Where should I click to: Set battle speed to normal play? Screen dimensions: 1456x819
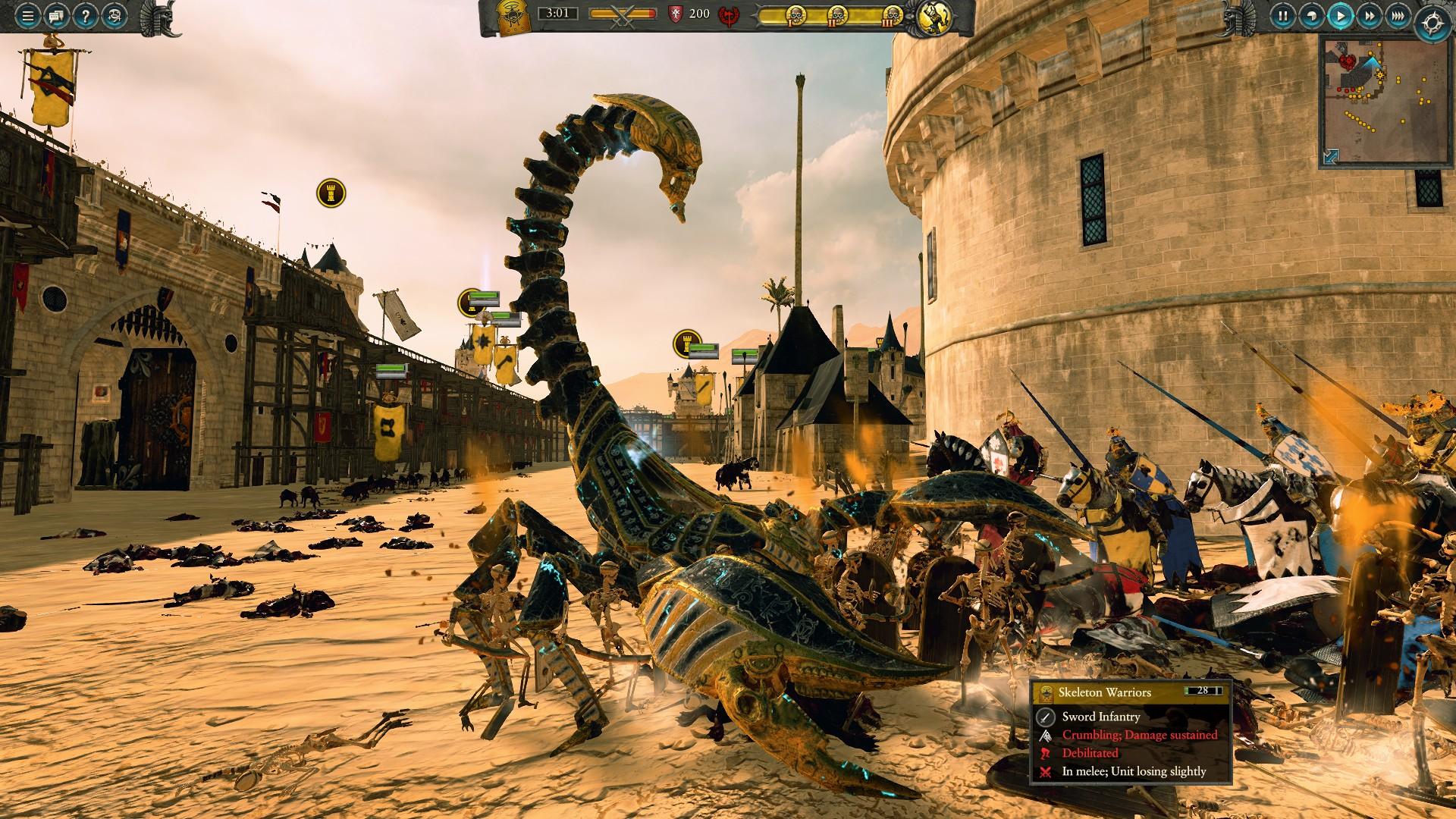(x=1341, y=15)
